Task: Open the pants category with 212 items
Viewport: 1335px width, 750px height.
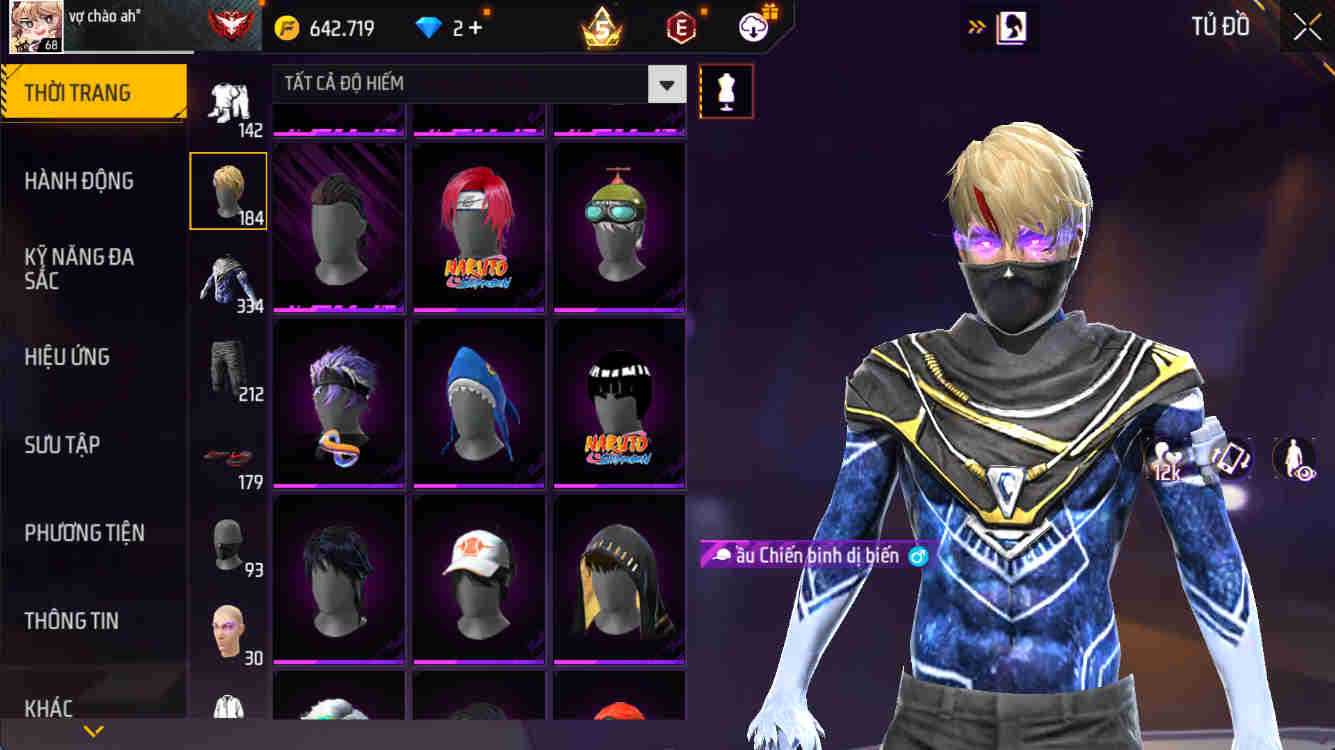Action: click(x=228, y=367)
